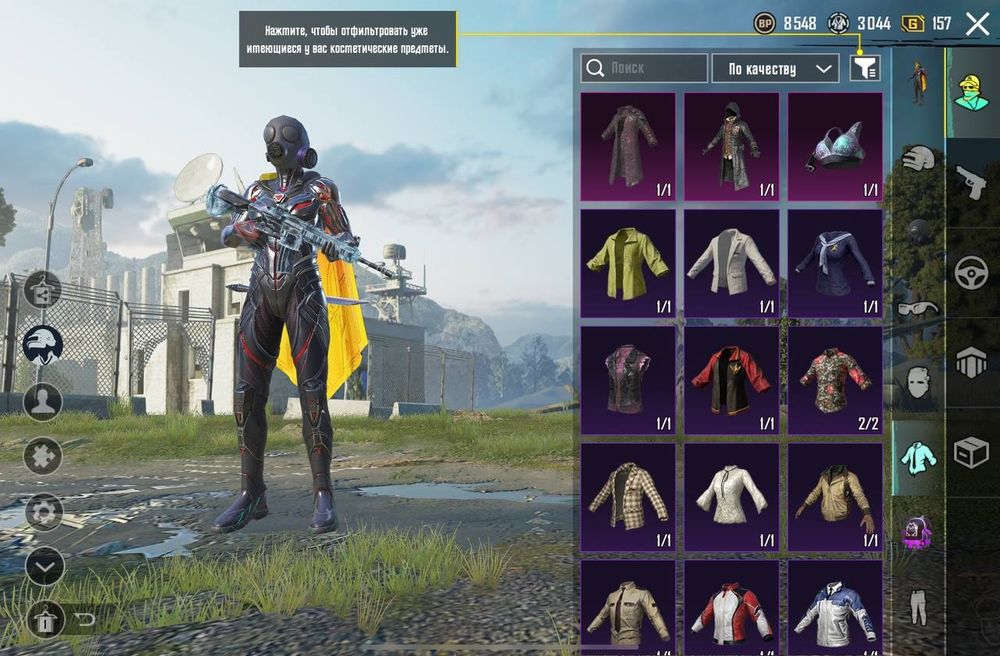Pick the floral shirt with 2/2 count
The image size is (1000, 656).
835,380
